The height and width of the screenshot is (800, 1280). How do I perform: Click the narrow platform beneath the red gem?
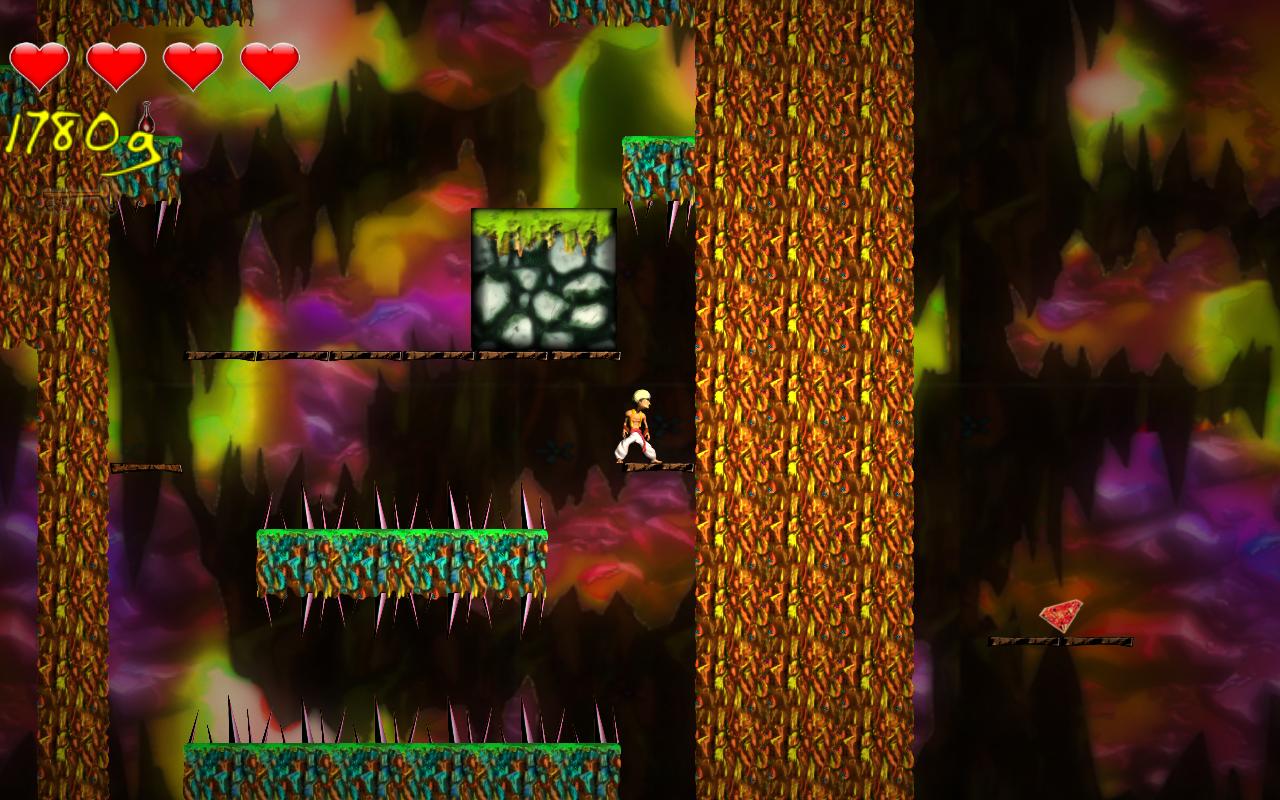pos(1062,640)
